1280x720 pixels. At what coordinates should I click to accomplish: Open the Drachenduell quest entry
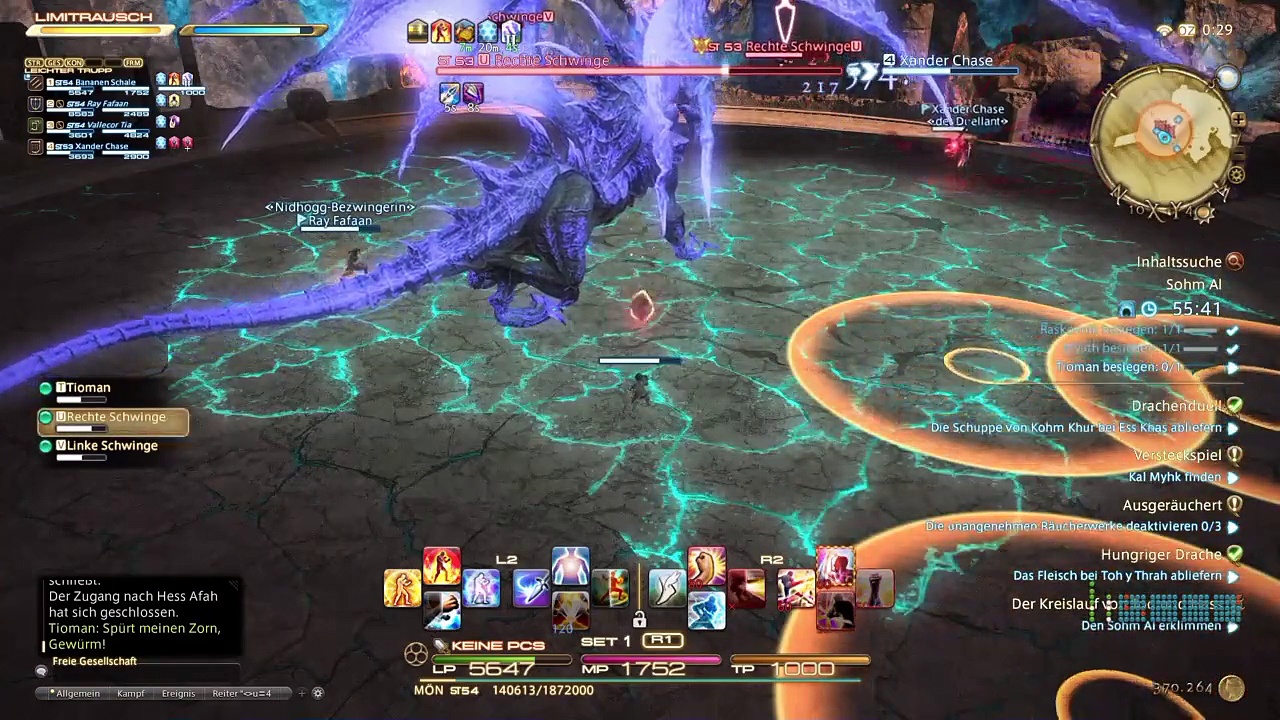[1176, 406]
